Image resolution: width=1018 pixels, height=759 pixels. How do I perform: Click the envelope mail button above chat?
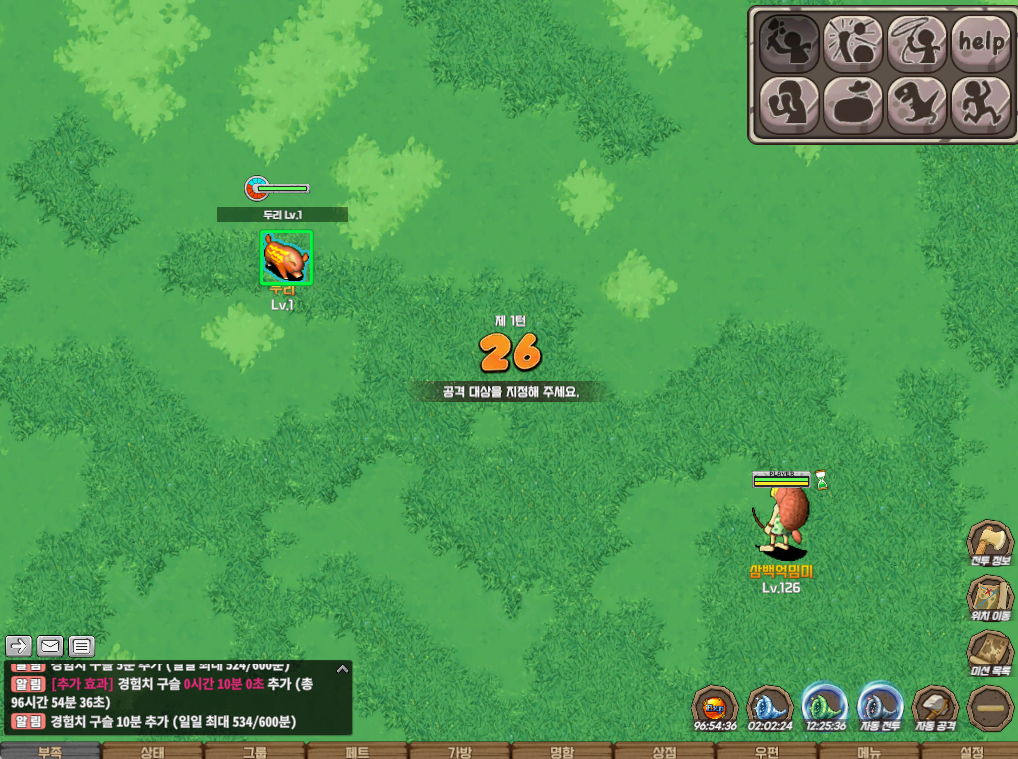[x=50, y=645]
